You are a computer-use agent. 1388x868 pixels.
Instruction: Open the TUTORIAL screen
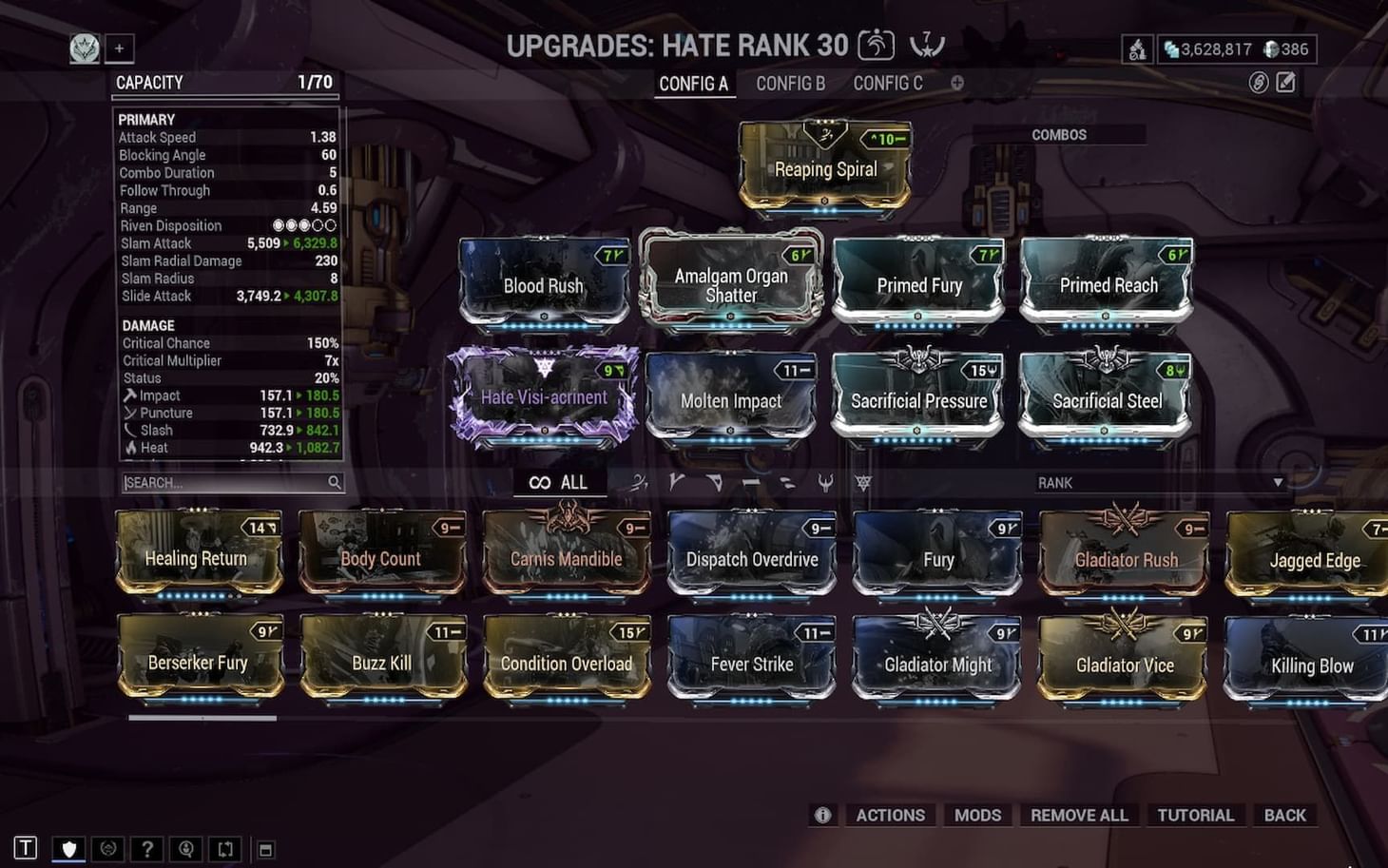coord(1195,815)
